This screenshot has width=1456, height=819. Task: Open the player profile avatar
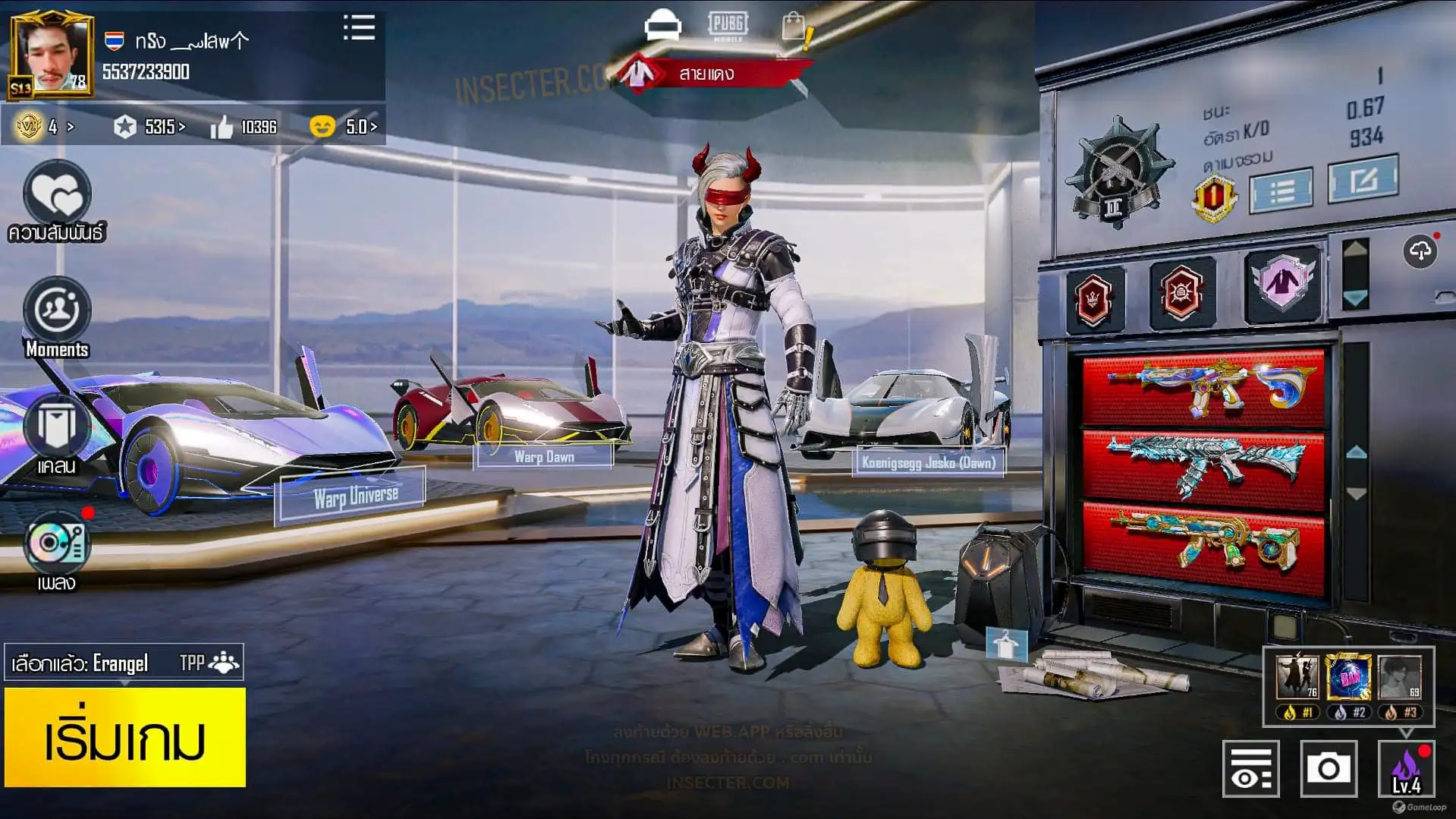click(52, 55)
